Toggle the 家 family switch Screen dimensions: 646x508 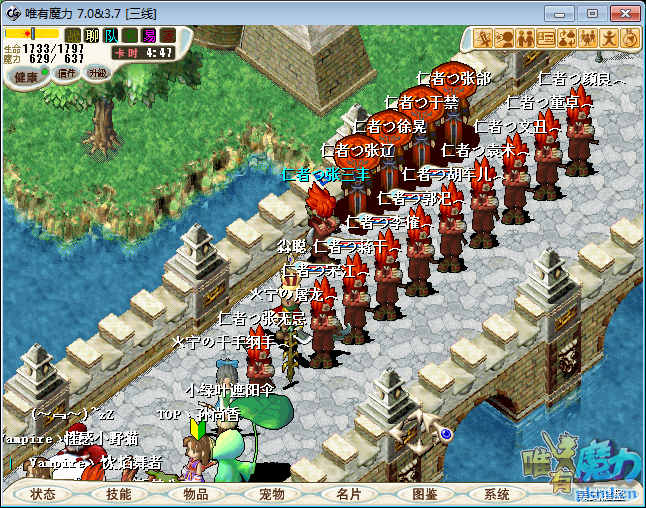click(167, 36)
